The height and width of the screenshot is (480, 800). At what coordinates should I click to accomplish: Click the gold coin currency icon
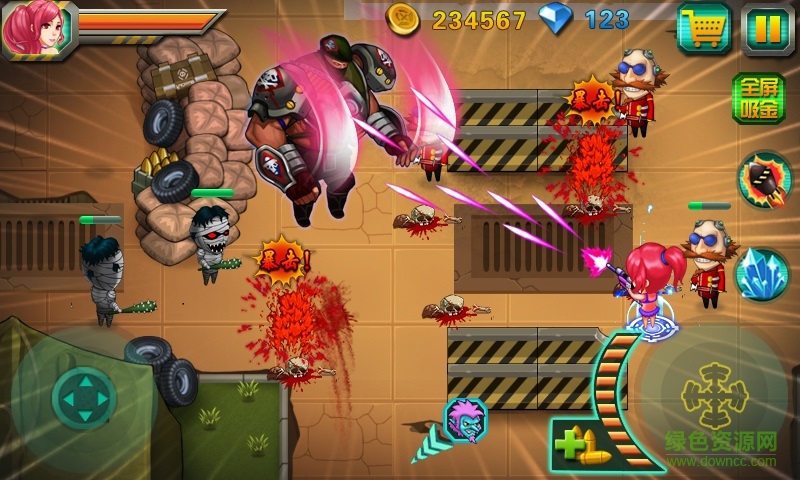coord(404,19)
